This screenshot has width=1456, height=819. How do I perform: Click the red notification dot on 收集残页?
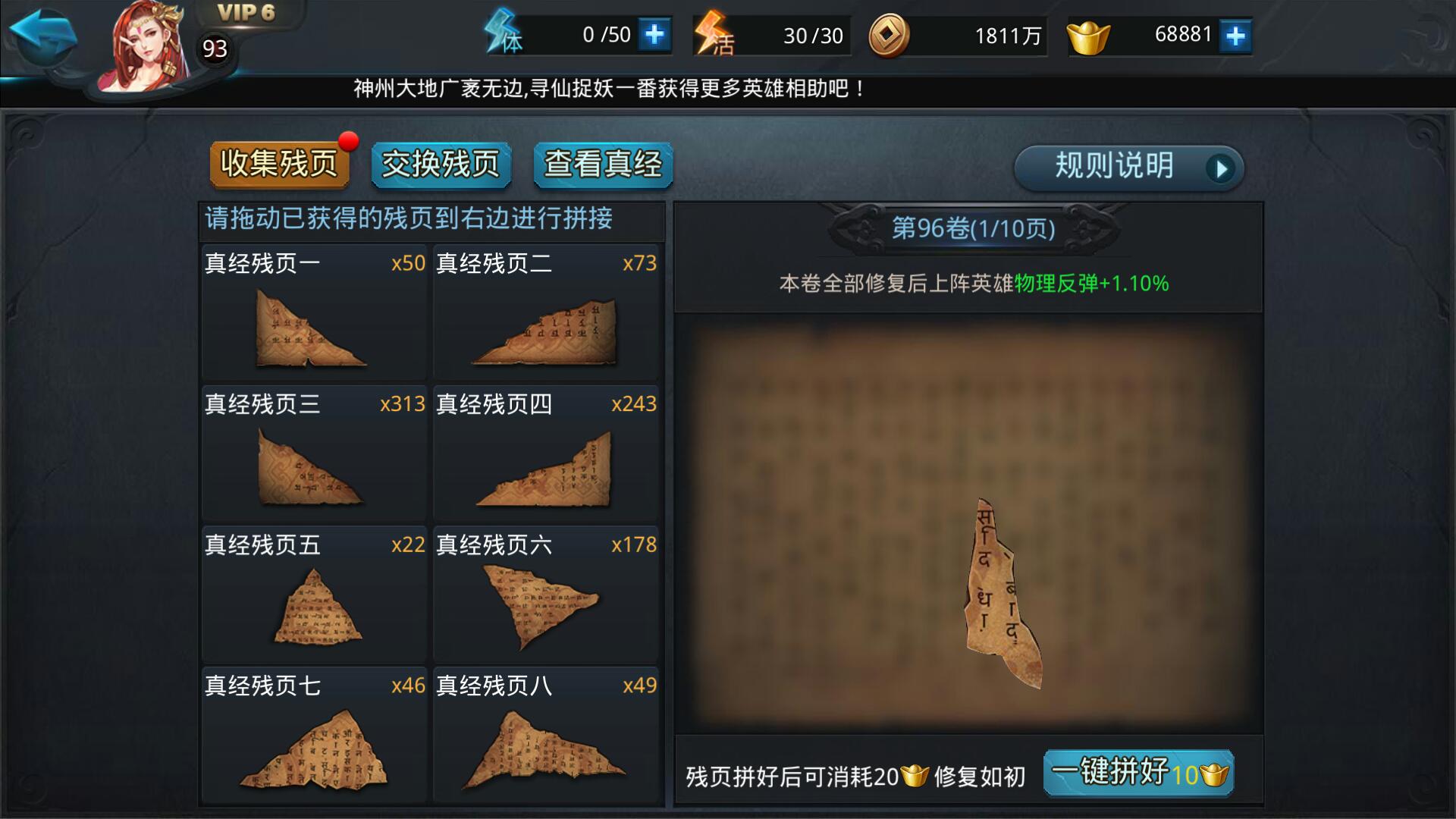[348, 140]
